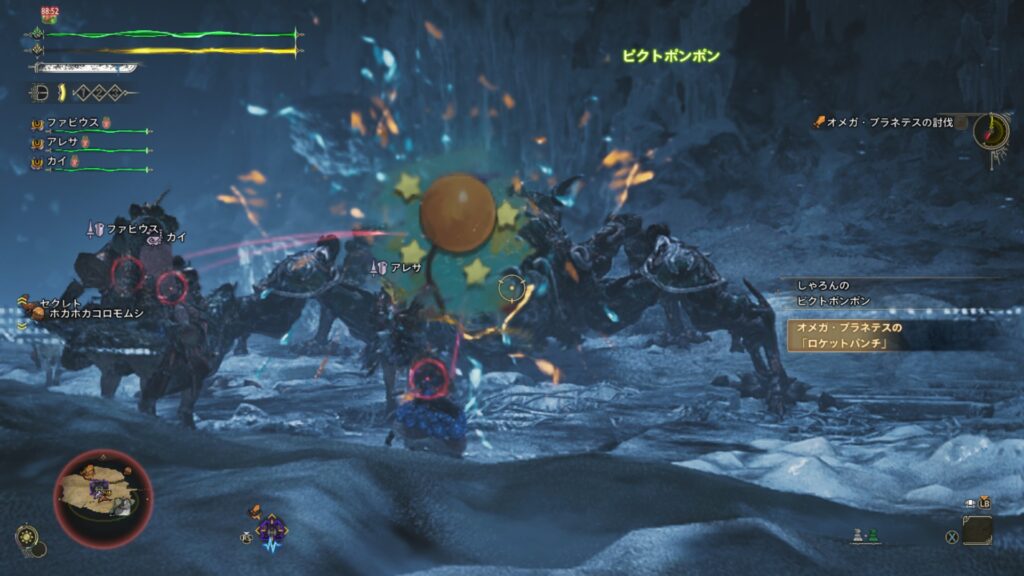Image resolution: width=1024 pixels, height=576 pixels.
Task: Click the item slot box at bottom right
Action: 978,530
